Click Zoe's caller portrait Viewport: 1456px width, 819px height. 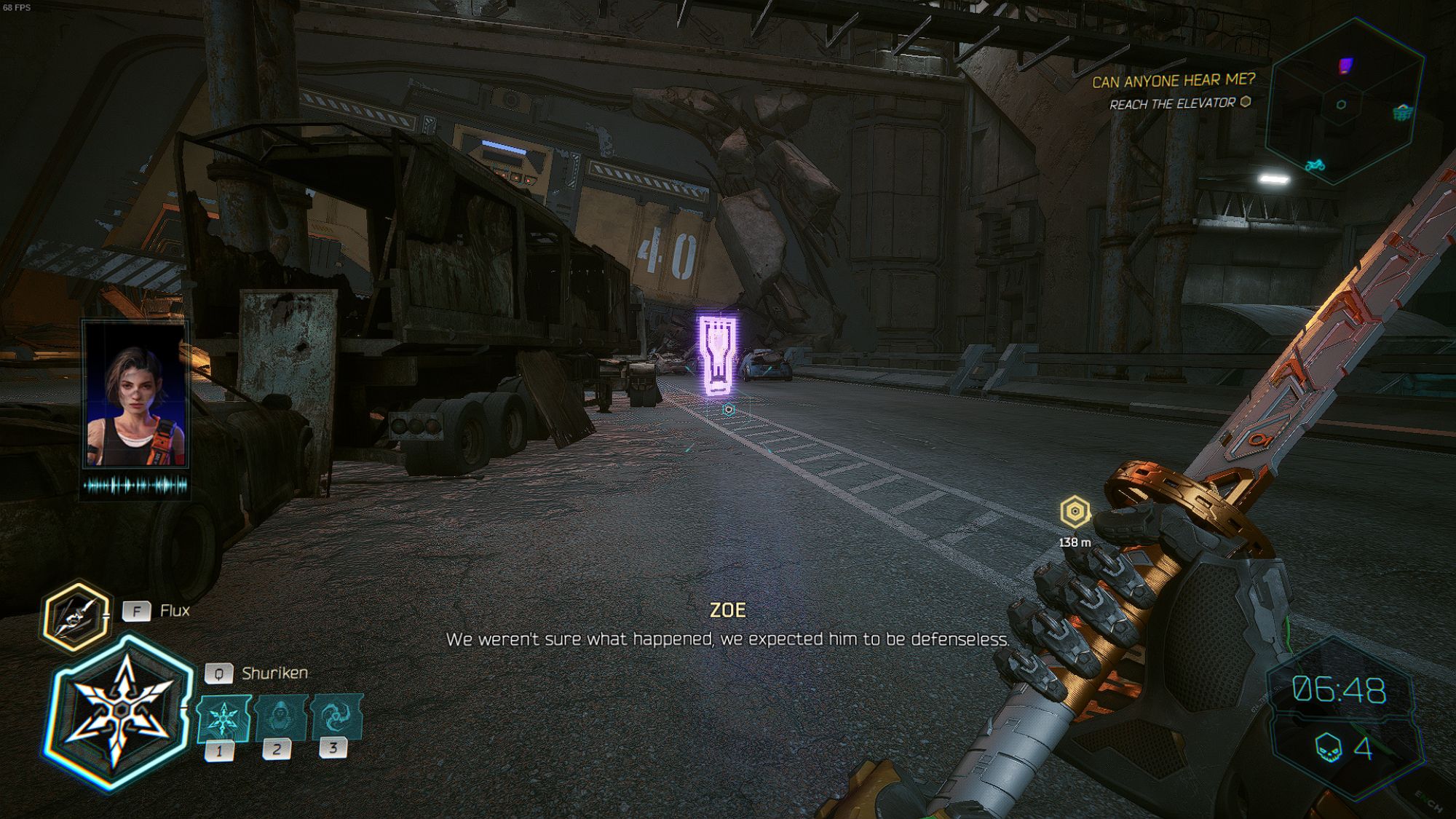click(x=135, y=396)
